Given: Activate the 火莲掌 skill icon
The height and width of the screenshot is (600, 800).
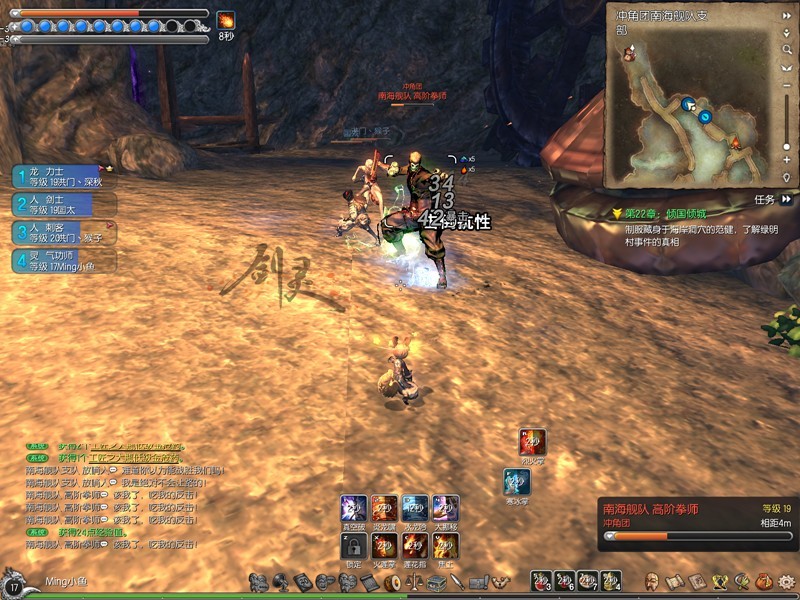Looking at the screenshot, I should 384,545.
